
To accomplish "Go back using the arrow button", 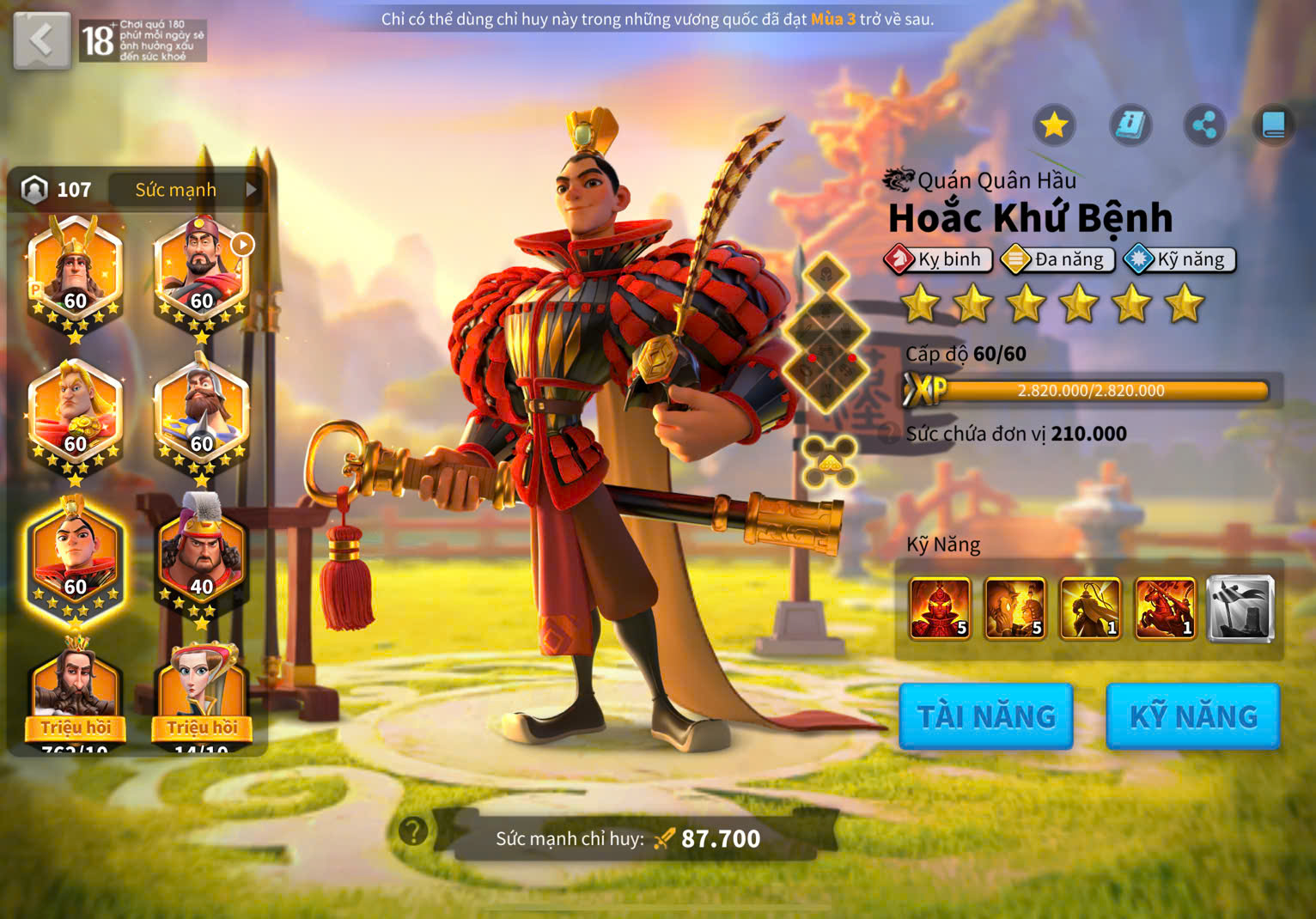I will tap(41, 40).
